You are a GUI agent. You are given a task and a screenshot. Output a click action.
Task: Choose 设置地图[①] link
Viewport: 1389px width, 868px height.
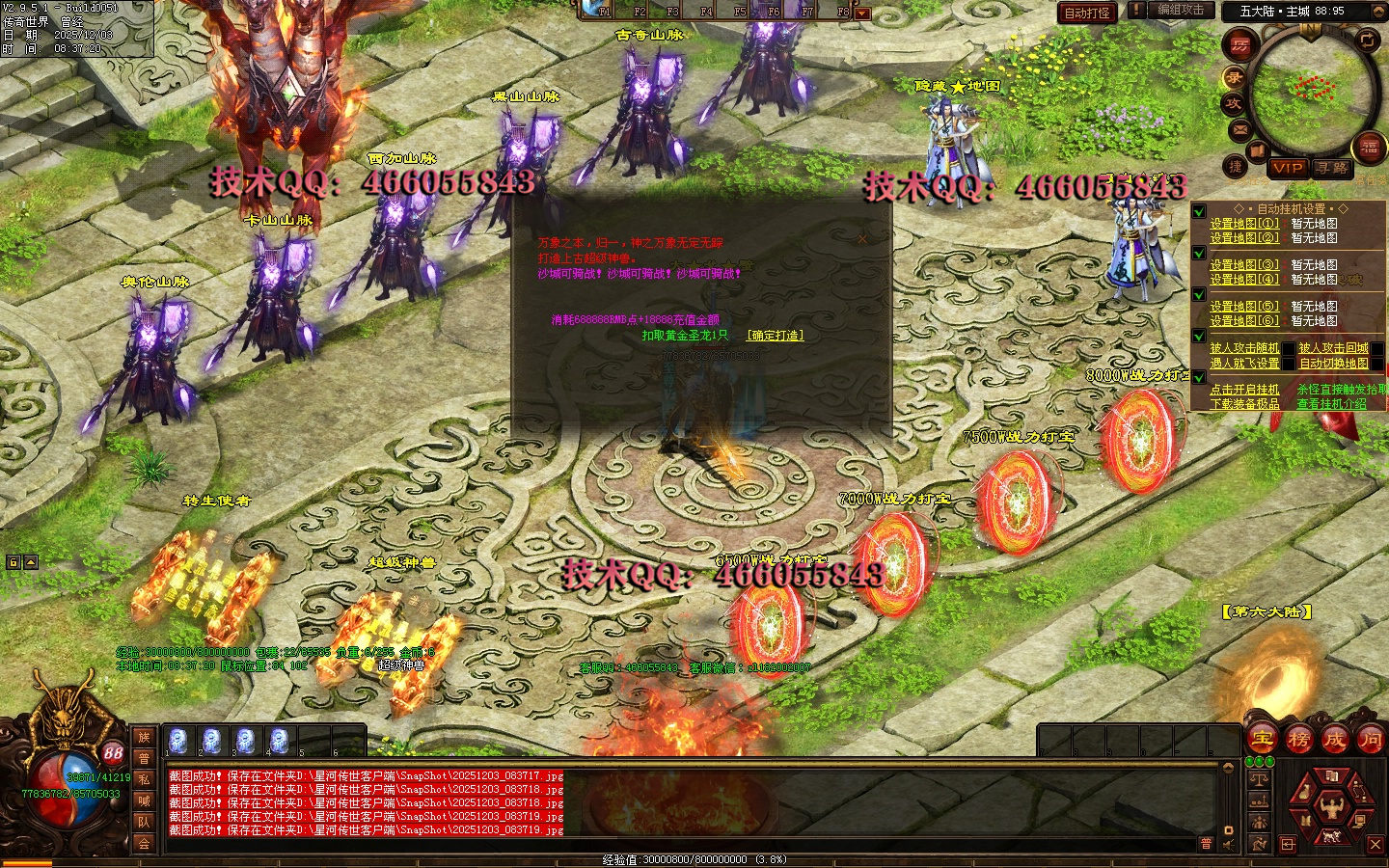tap(1244, 224)
